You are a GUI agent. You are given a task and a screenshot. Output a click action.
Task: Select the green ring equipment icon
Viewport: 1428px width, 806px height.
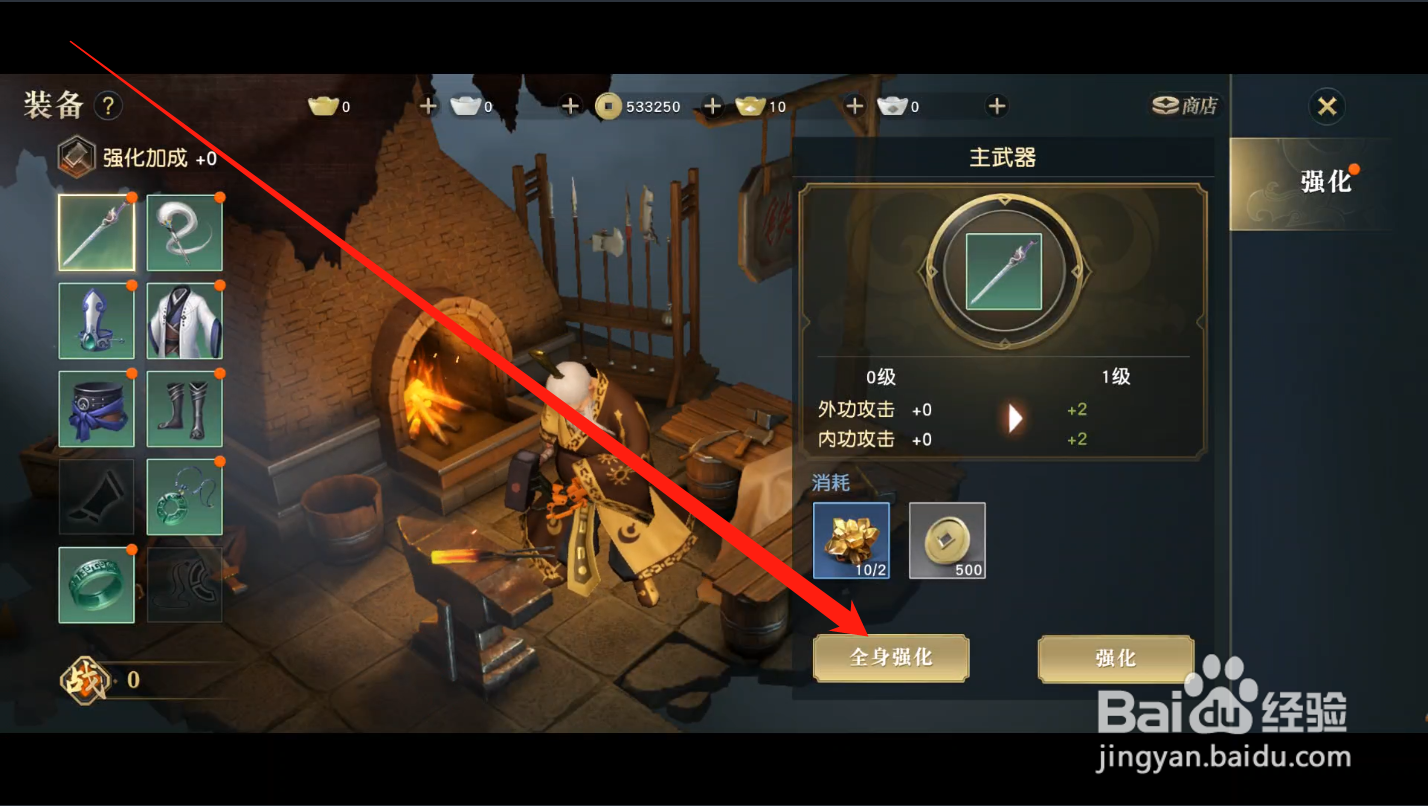coord(96,585)
